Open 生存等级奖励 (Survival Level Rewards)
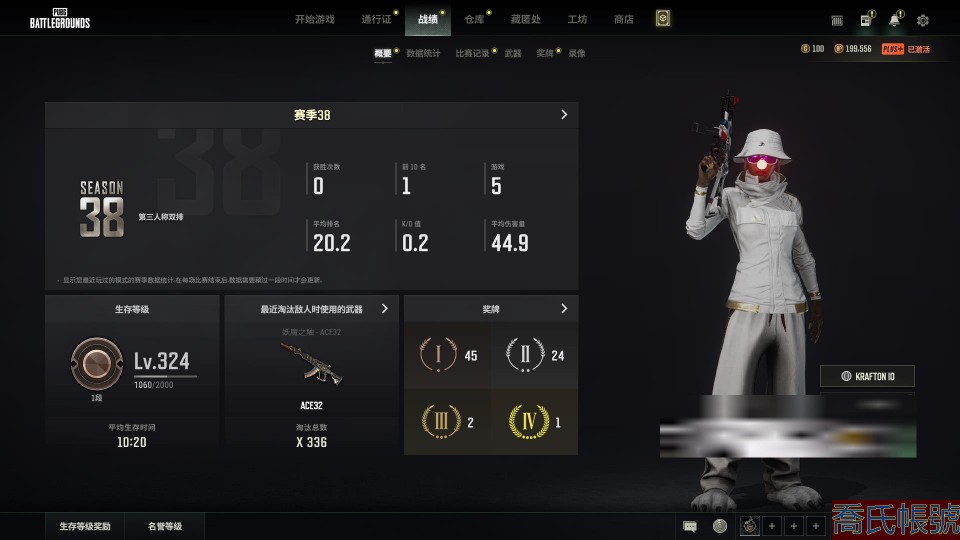The height and width of the screenshot is (540, 960). tap(85, 526)
